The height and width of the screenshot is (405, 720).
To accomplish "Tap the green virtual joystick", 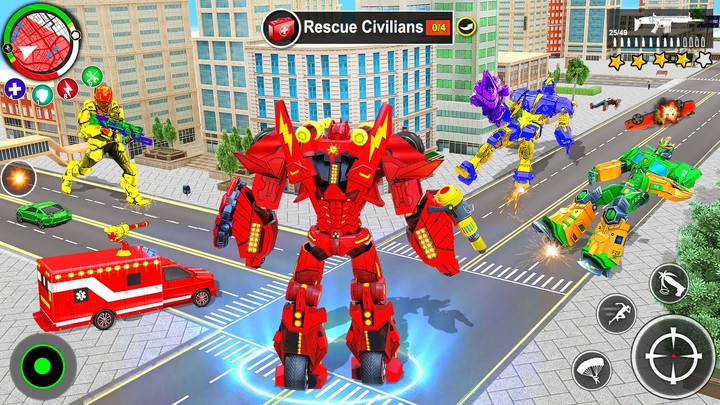I will pos(42,365).
